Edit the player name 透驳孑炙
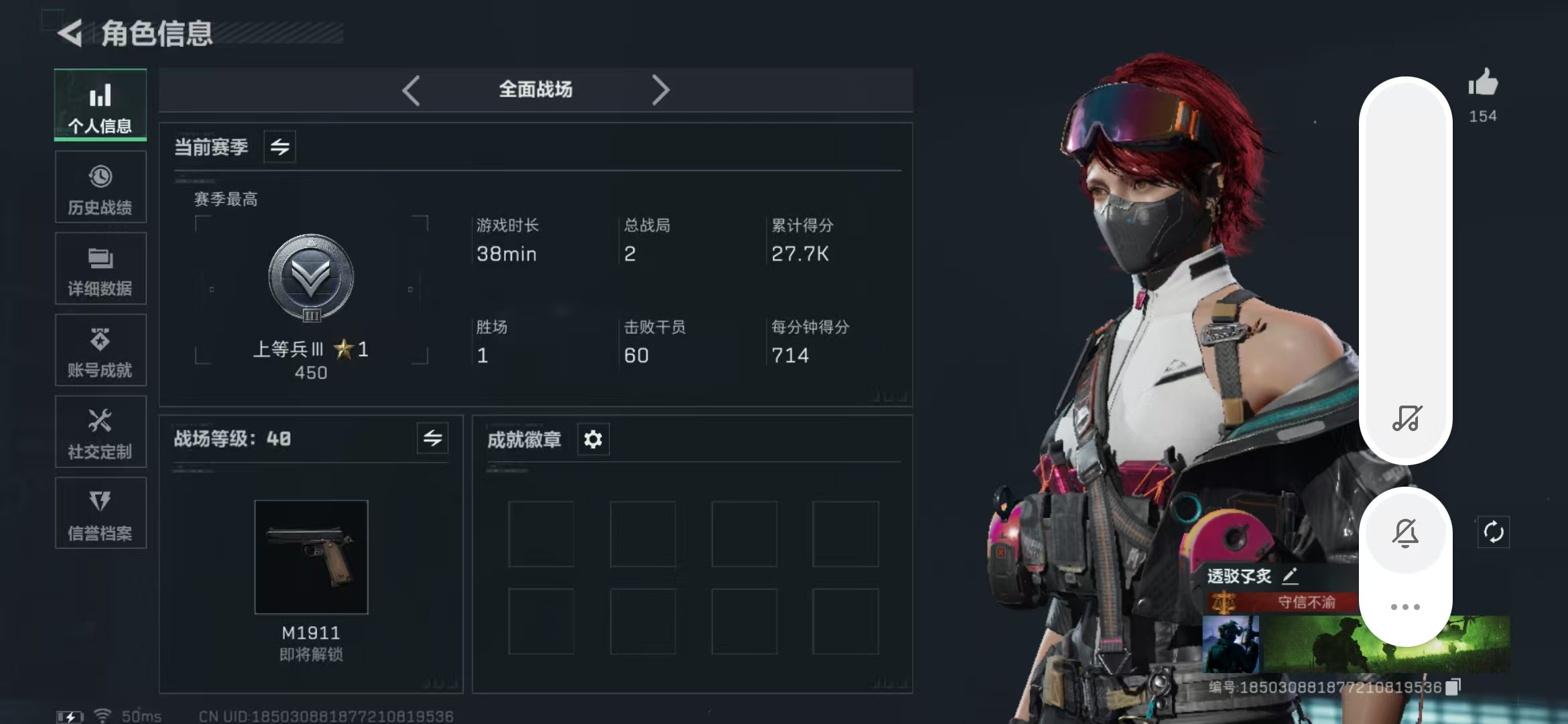The width and height of the screenshot is (1568, 724). [1290, 576]
